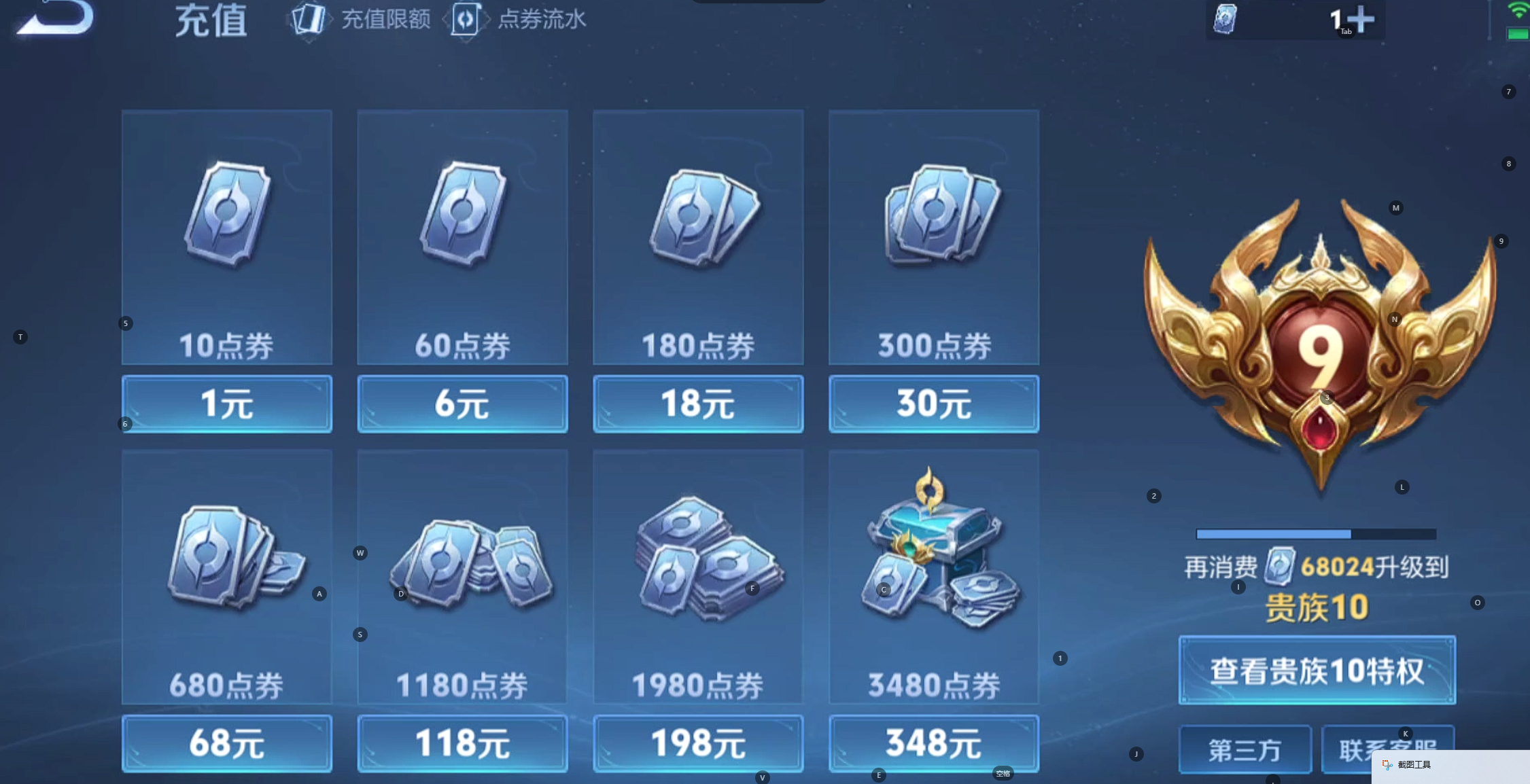Purchase the 118元 voucher bundle

(x=462, y=743)
